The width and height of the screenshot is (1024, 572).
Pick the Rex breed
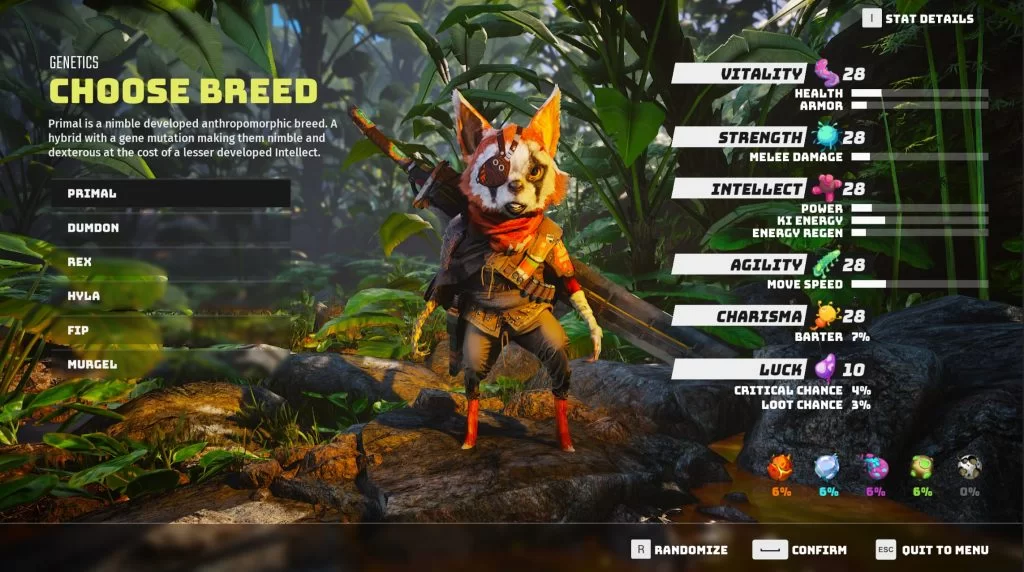click(x=170, y=262)
